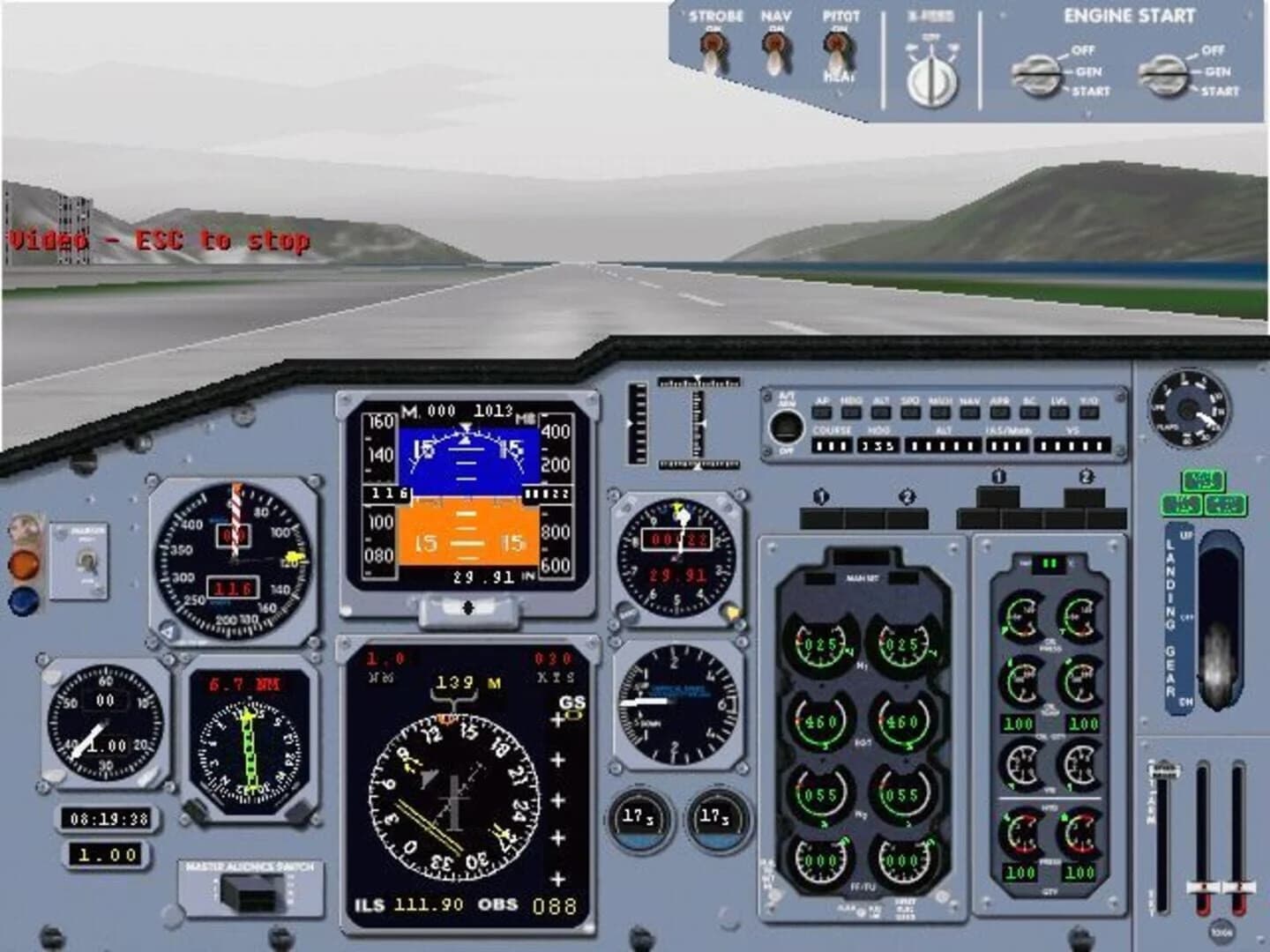Screen dimensions: 1270x952
Task: Engage the Y/D yaw damper
Action: [x=1090, y=413]
